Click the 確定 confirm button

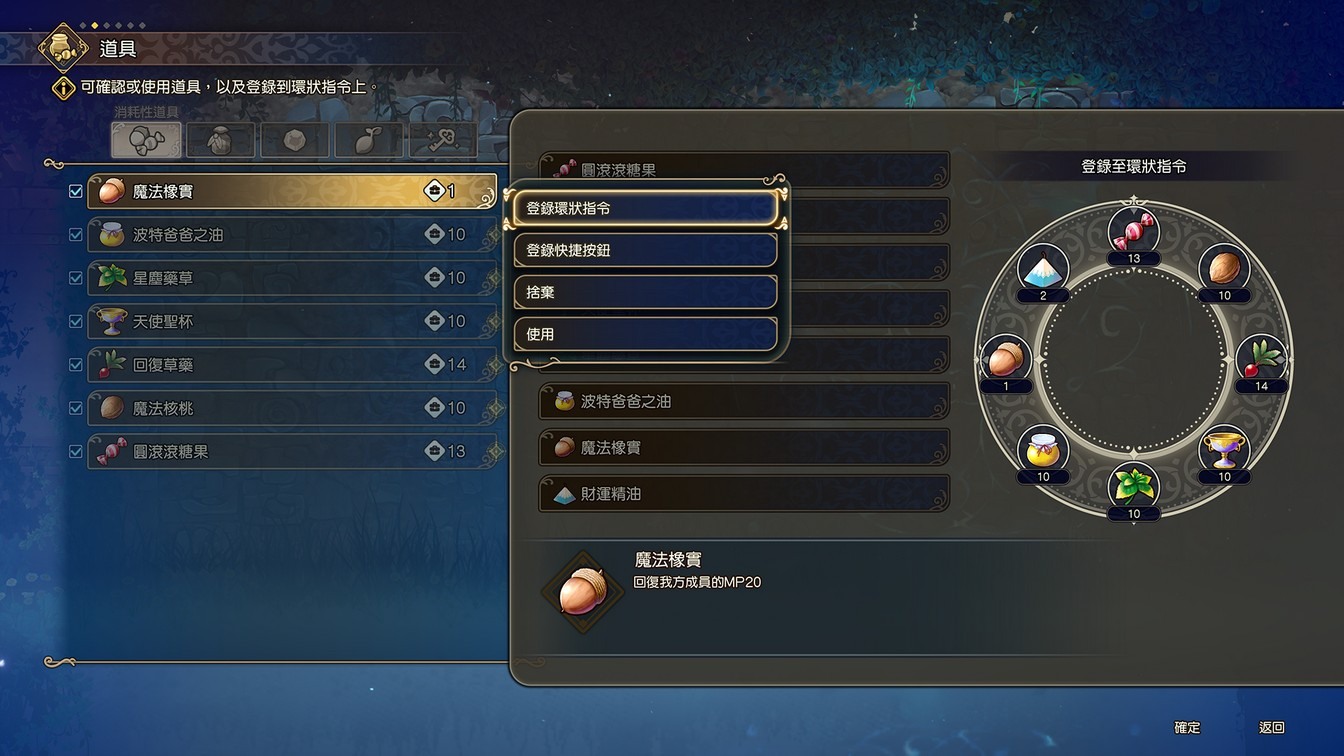[1189, 728]
